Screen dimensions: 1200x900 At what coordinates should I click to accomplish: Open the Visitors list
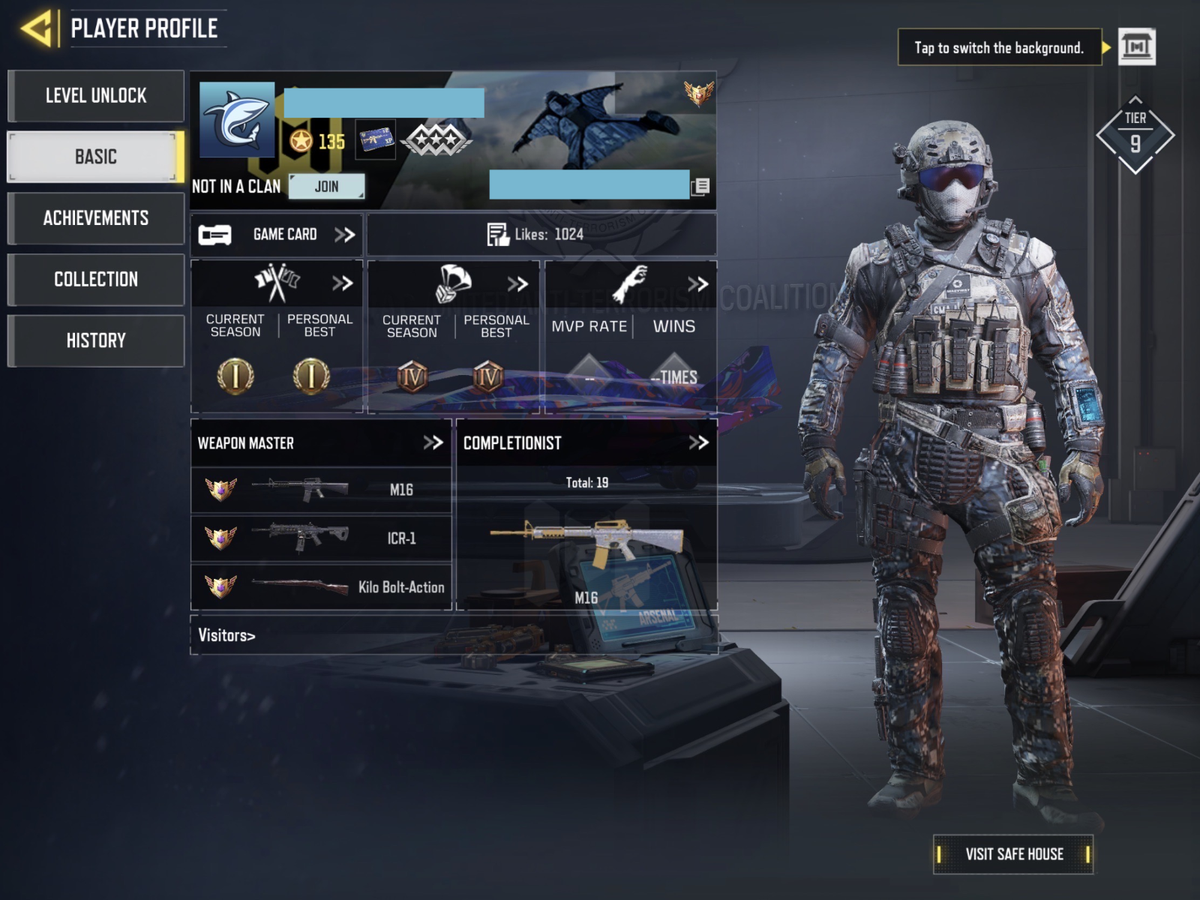pyautogui.click(x=227, y=635)
